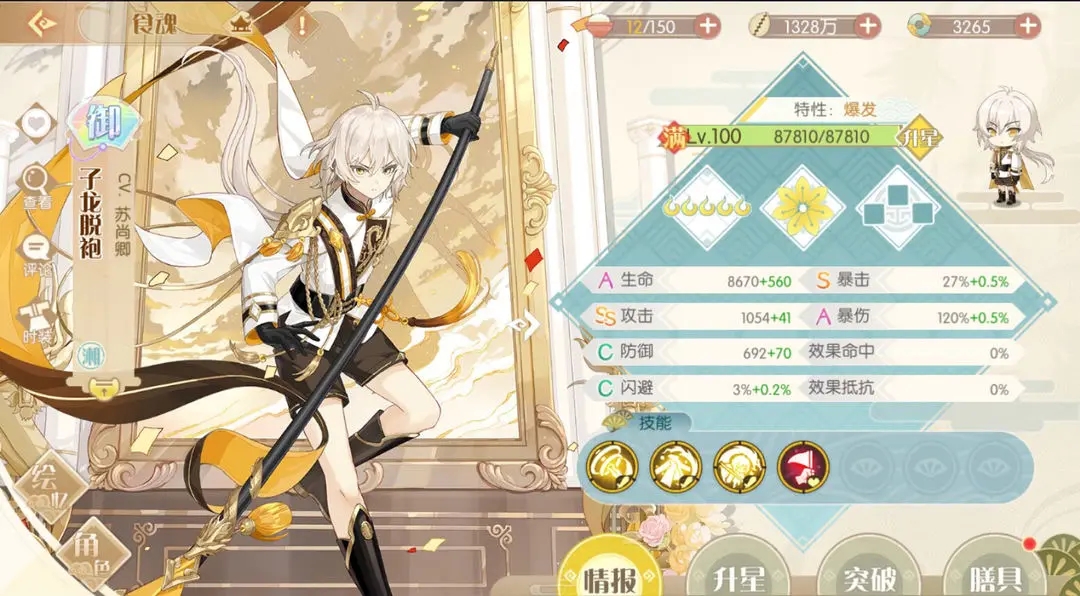1080x596 pixels.
Task: Add coins with the plus beside 1328万
Action: click(866, 26)
